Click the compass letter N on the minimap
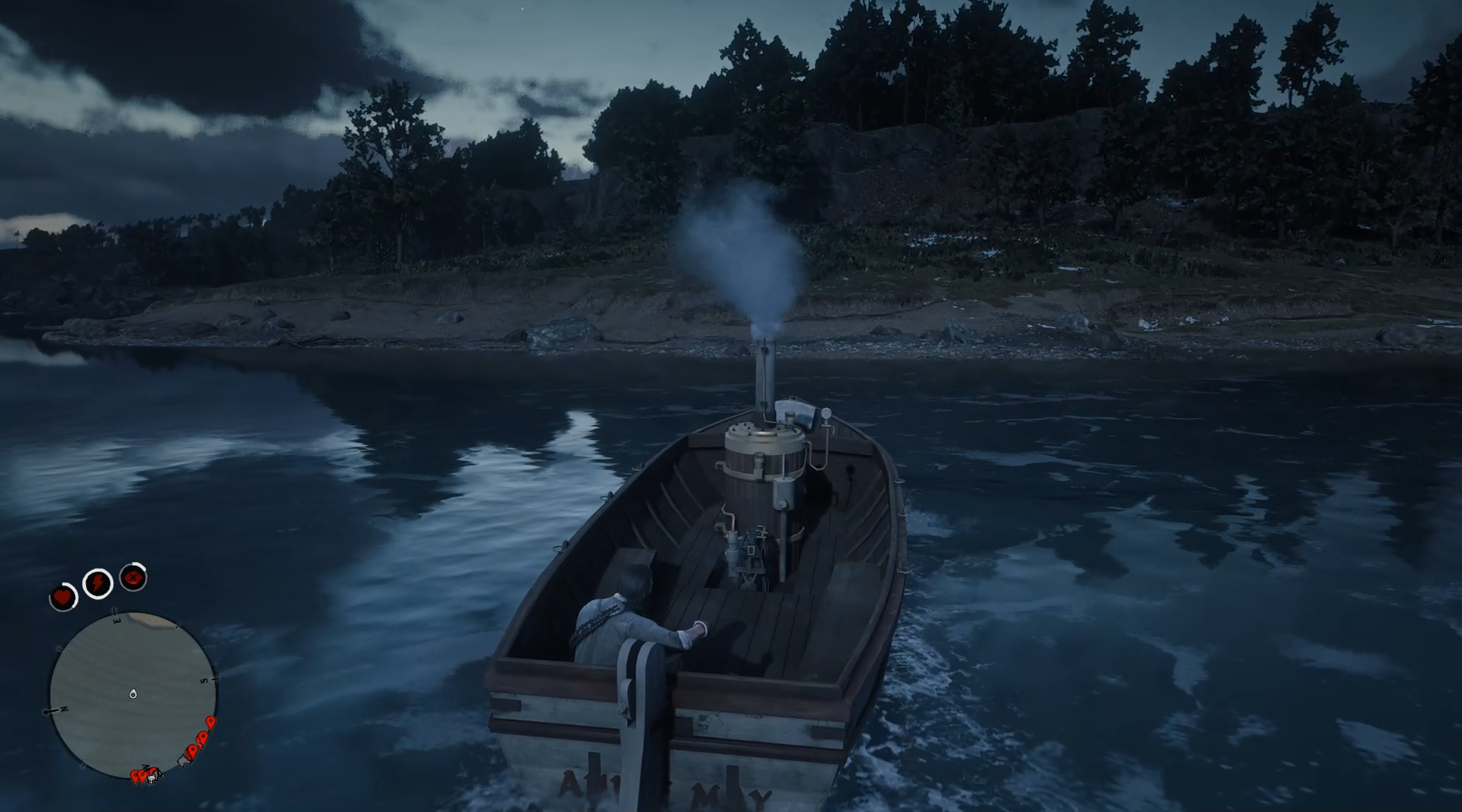 (x=63, y=709)
